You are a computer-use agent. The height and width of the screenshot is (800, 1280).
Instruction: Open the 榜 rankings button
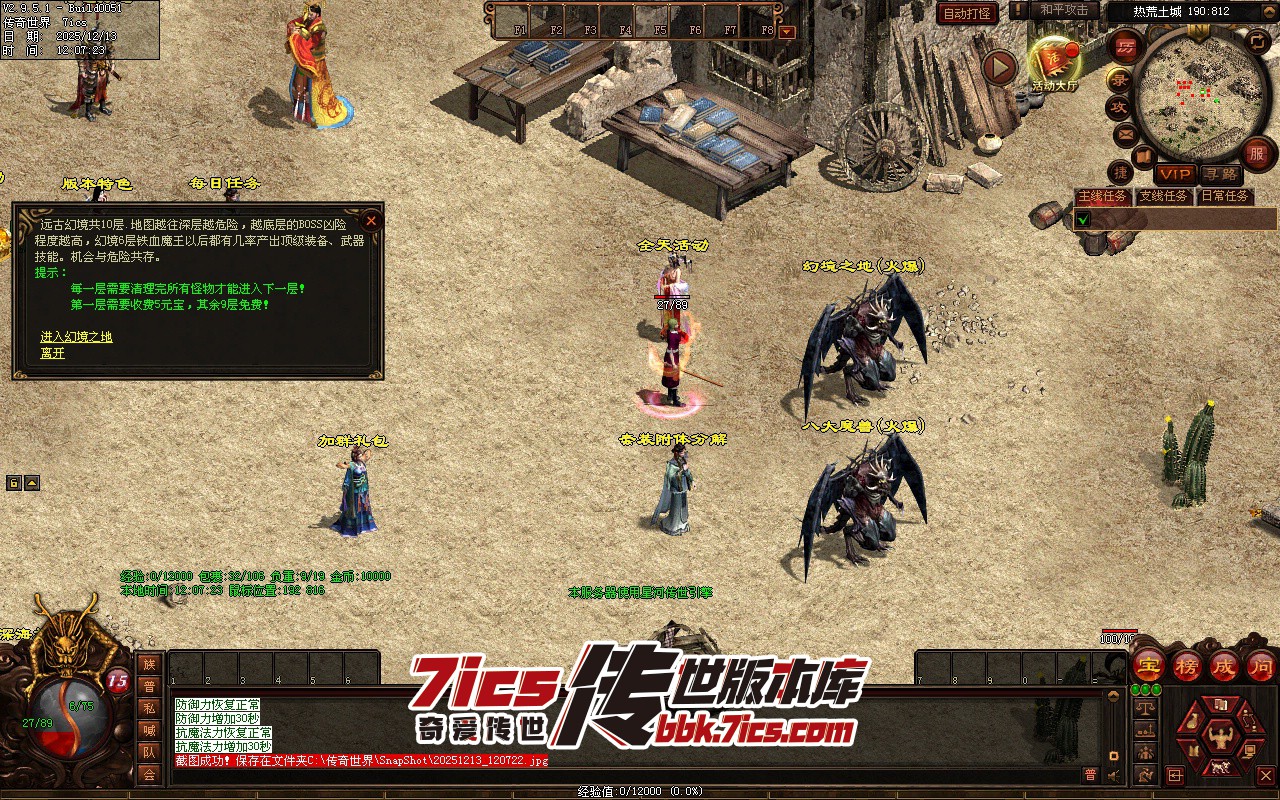(x=1187, y=665)
